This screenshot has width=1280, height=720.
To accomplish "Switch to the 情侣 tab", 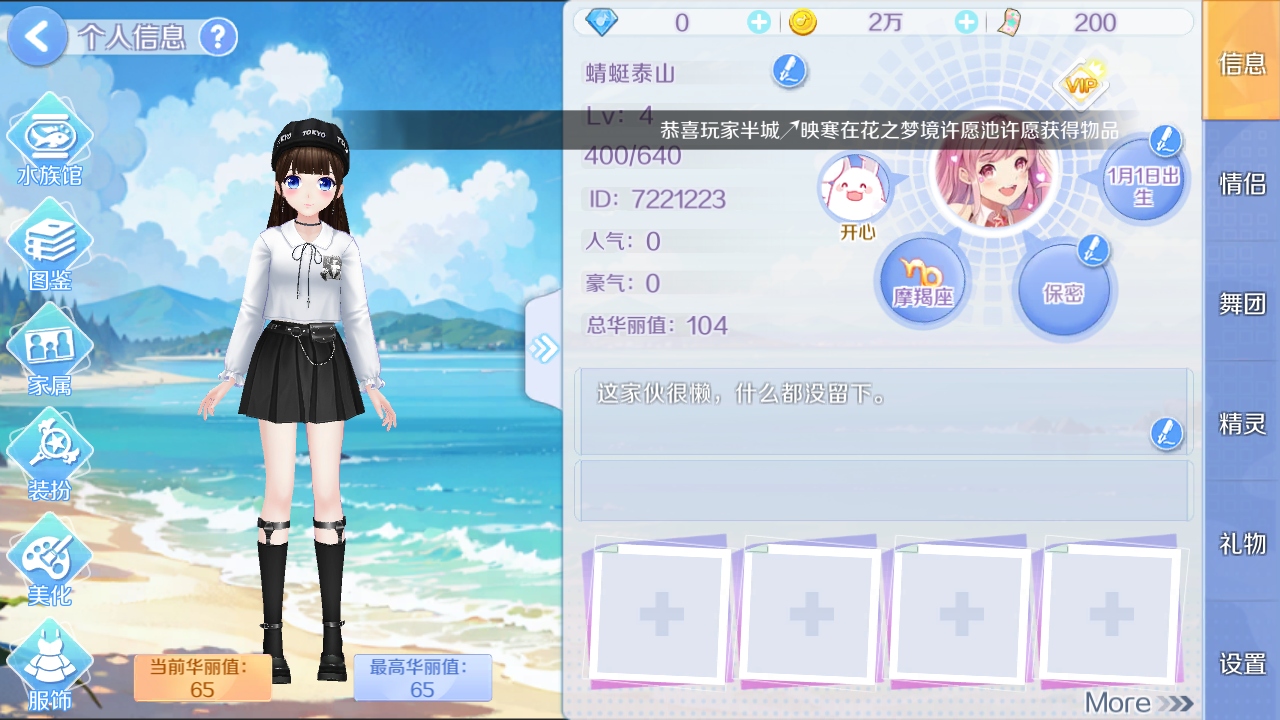I will tap(1243, 184).
